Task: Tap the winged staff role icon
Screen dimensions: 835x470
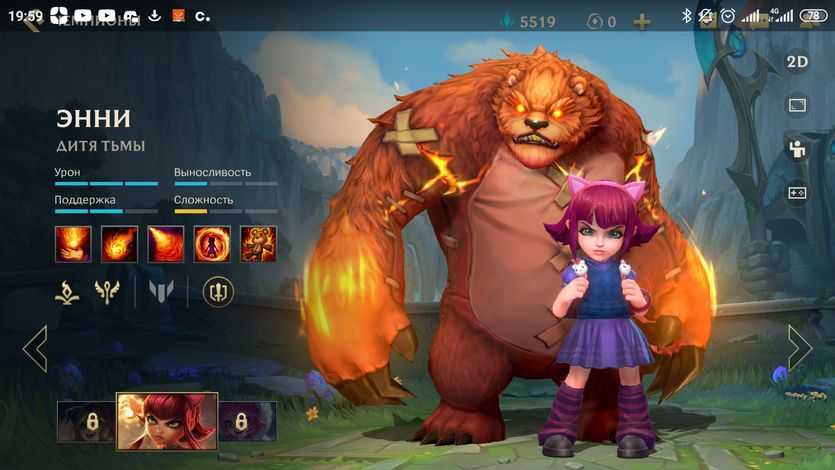Action: point(108,292)
